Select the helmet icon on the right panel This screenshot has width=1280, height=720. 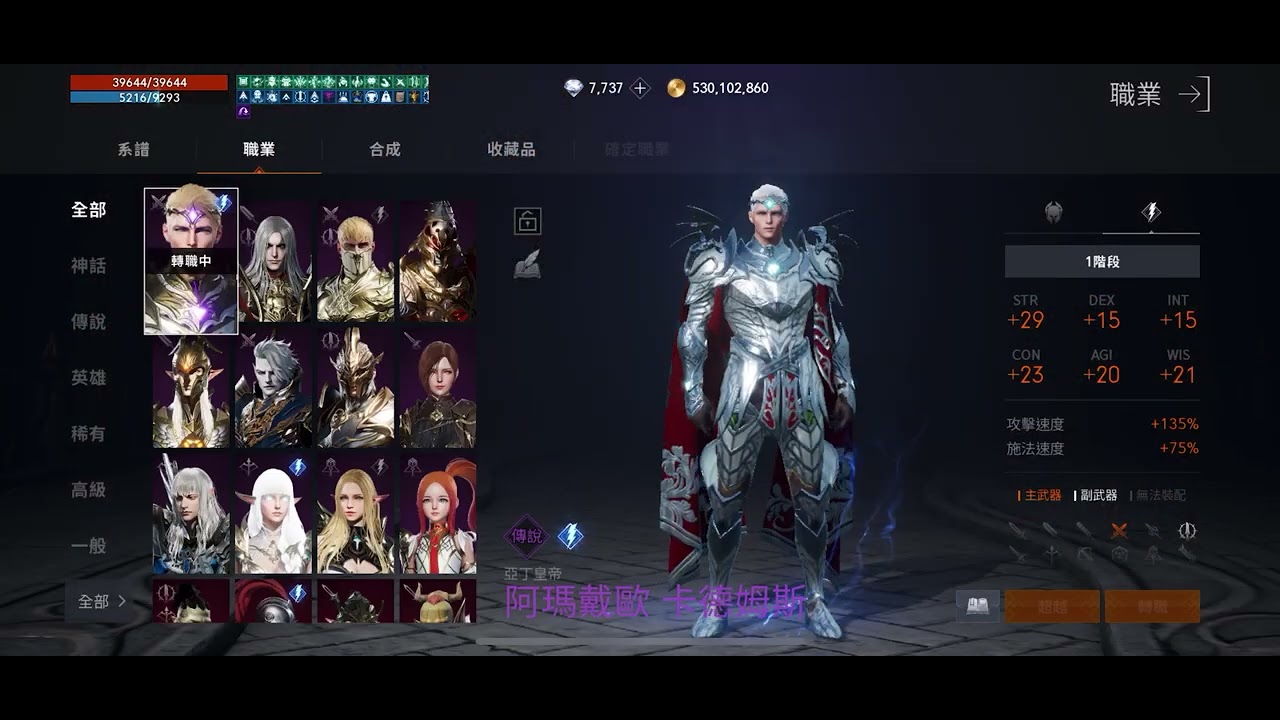tap(1052, 210)
